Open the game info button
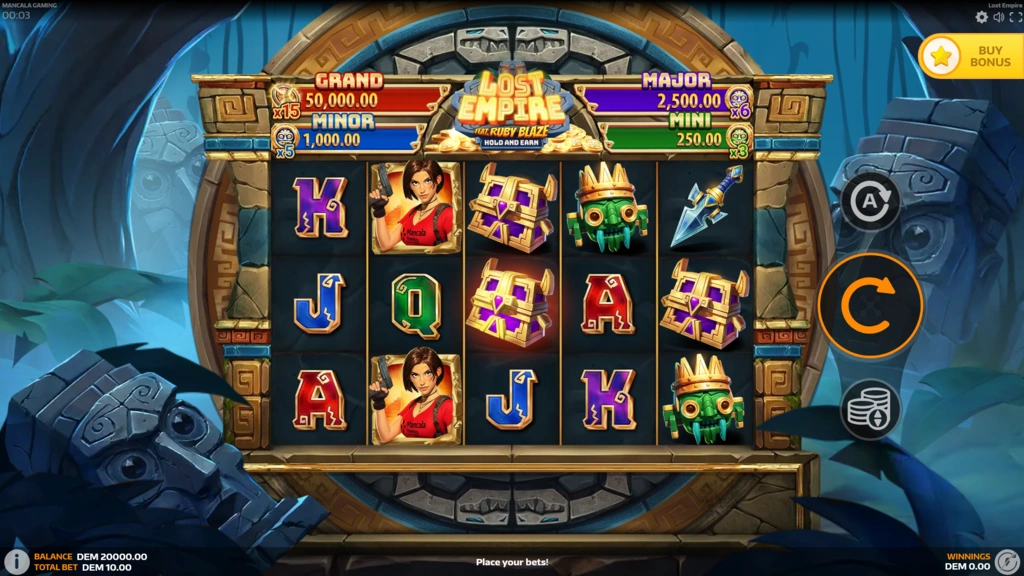 click(x=16, y=561)
